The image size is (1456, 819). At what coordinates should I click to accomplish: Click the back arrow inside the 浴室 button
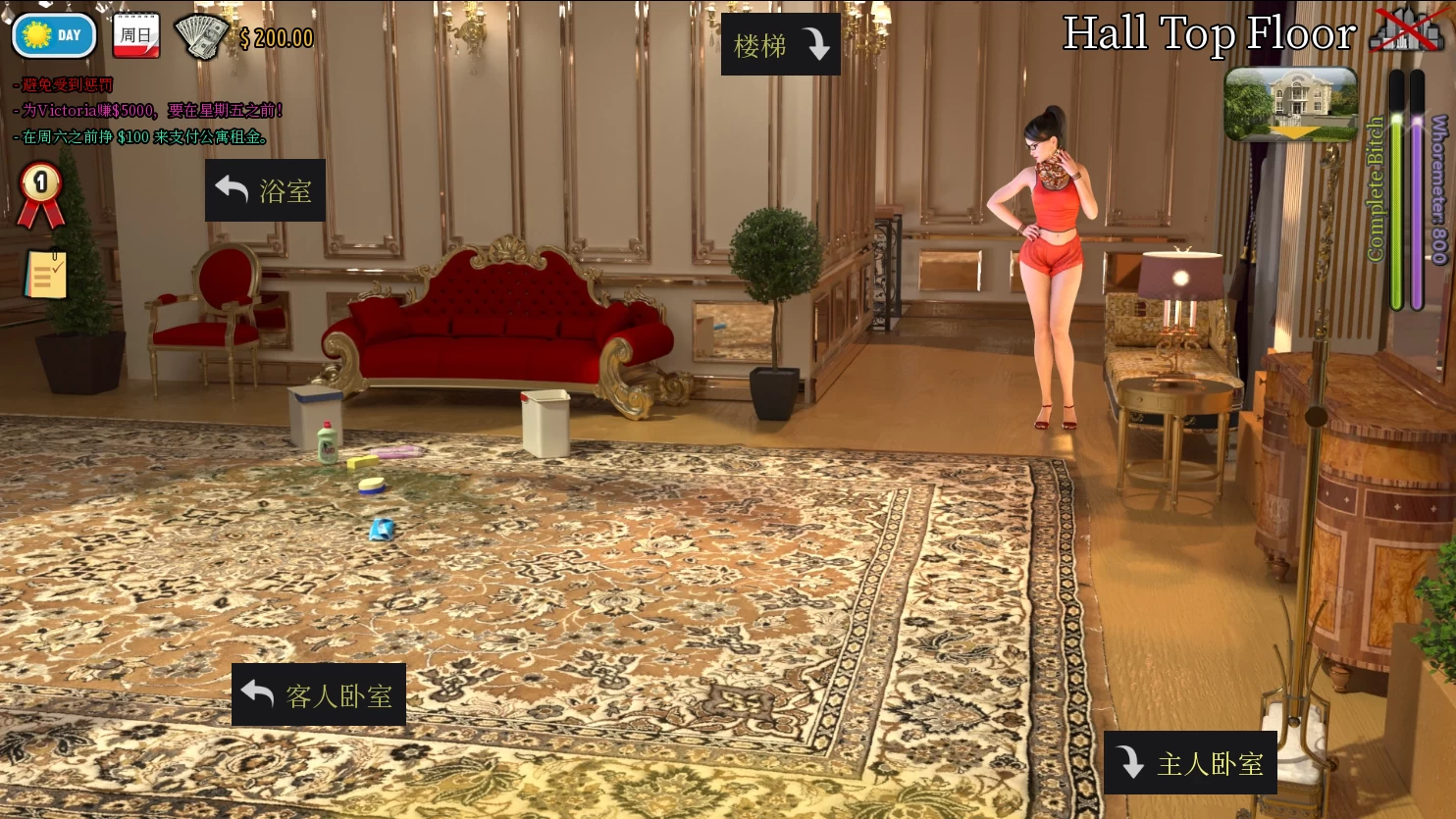(x=232, y=188)
